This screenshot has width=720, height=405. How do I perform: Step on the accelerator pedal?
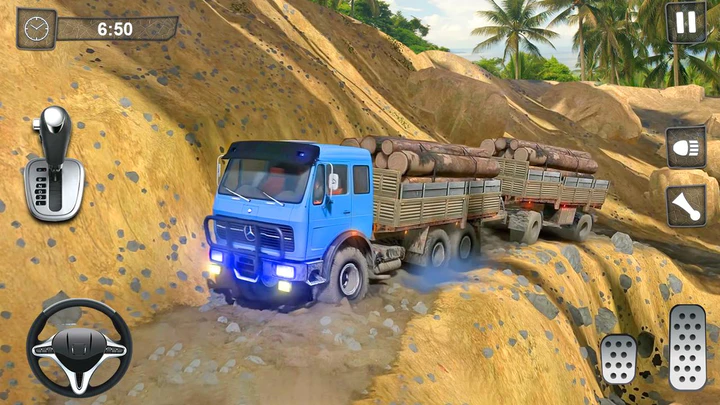click(x=687, y=345)
